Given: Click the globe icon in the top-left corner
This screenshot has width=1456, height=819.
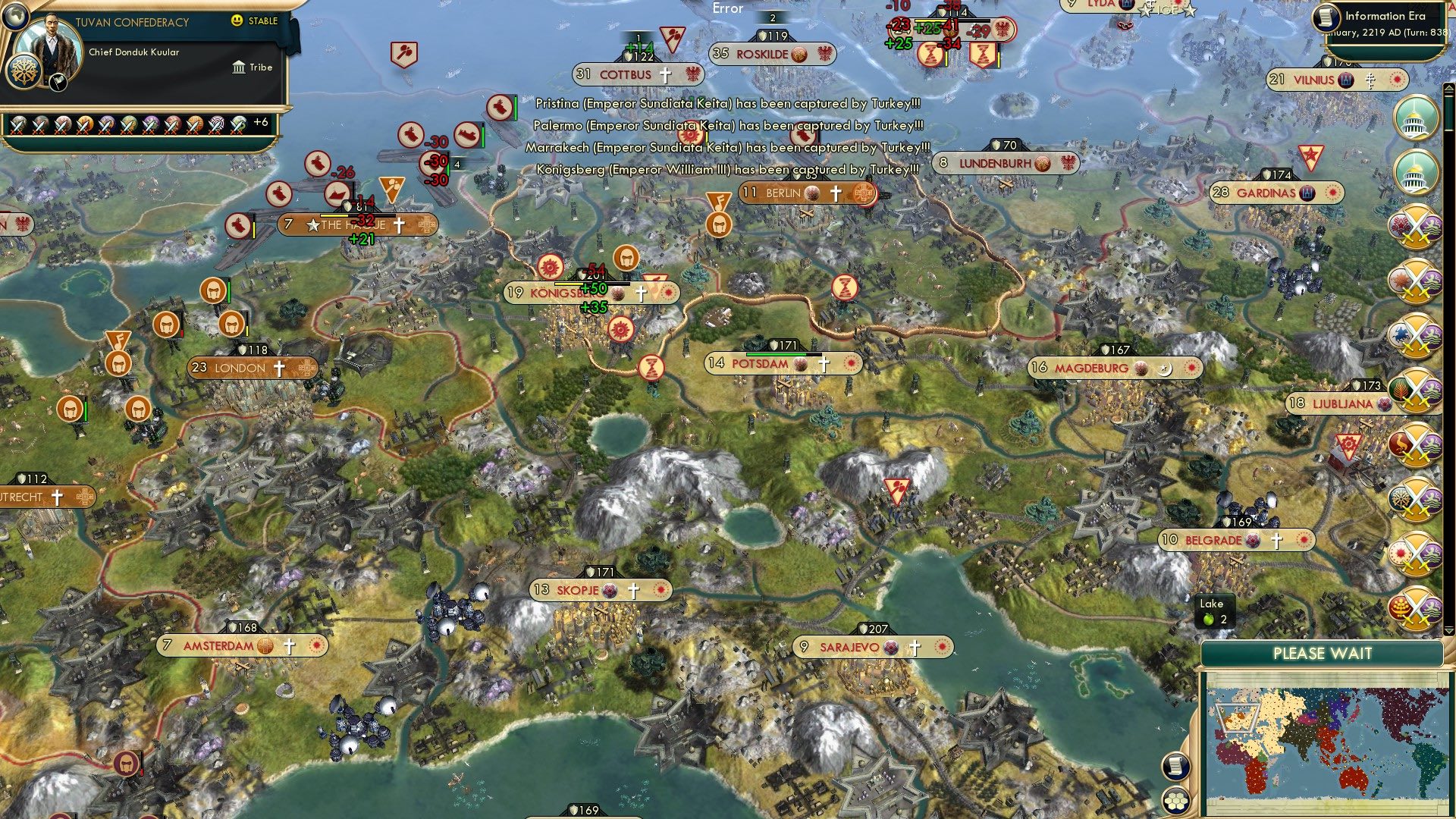Looking at the screenshot, I should tap(15, 18).
